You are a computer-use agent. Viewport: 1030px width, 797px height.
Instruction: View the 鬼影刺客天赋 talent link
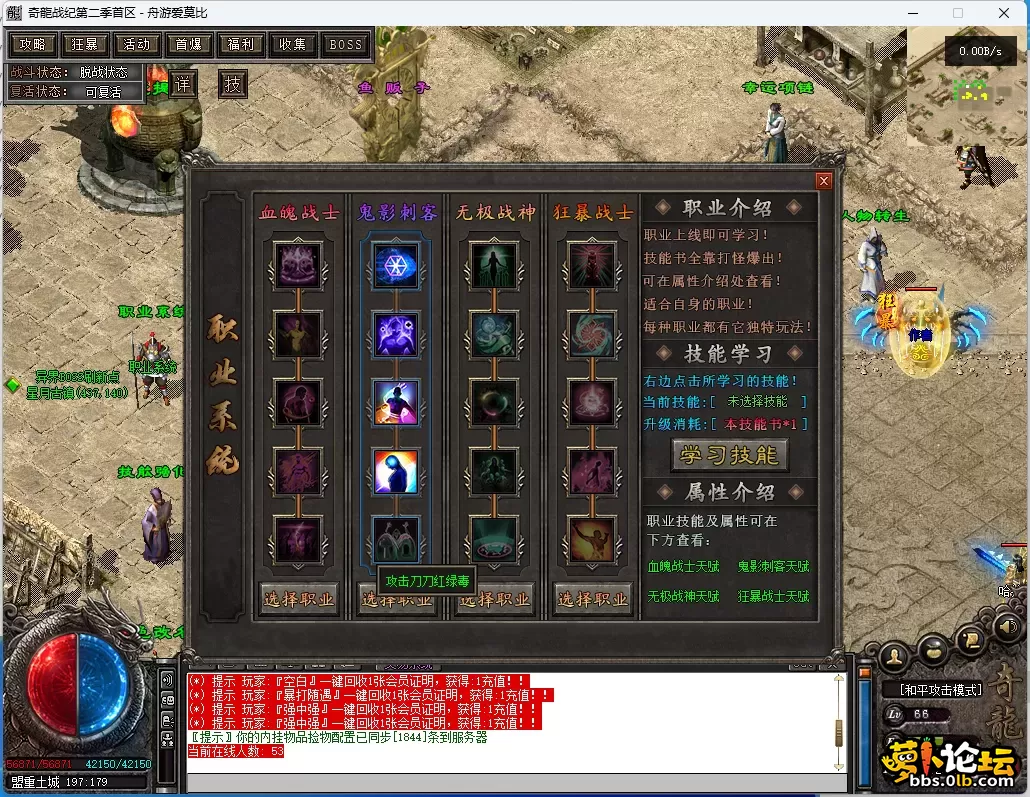[x=773, y=567]
